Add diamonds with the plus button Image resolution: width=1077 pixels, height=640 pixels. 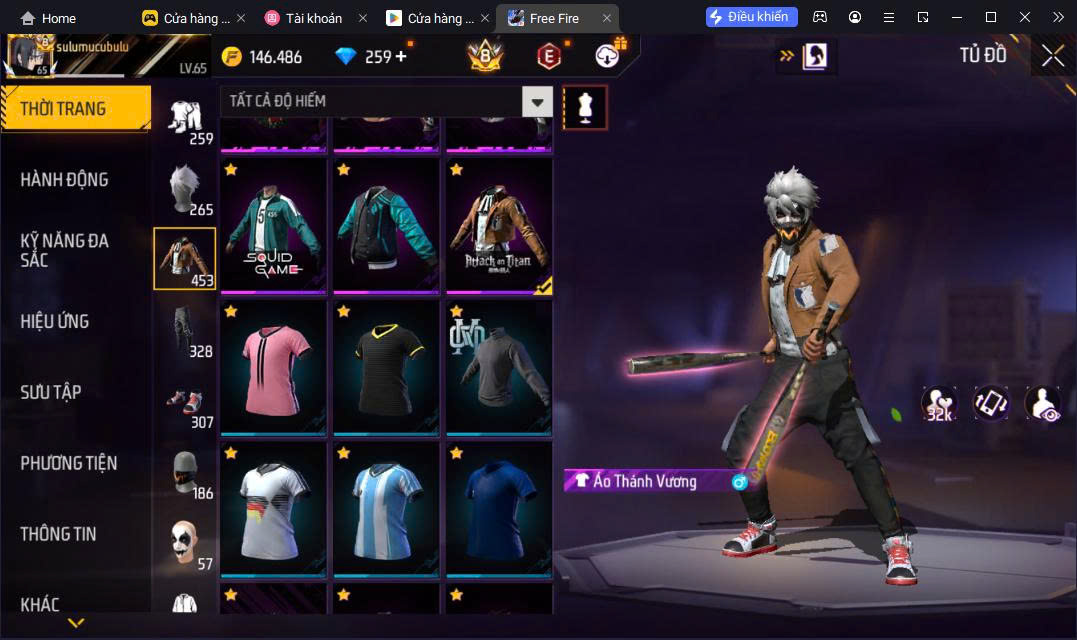click(x=402, y=56)
